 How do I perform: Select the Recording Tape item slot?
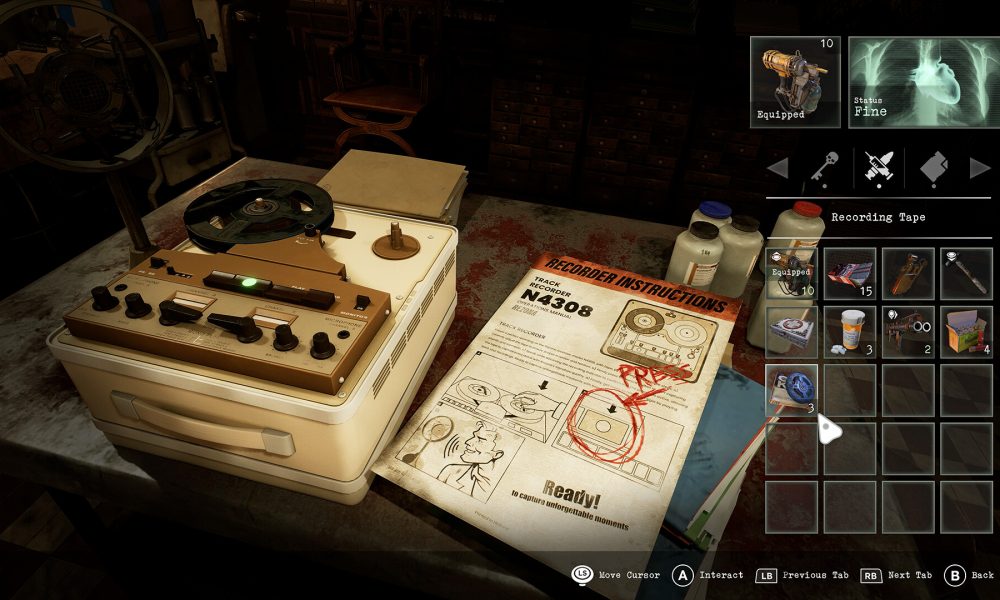coord(792,390)
